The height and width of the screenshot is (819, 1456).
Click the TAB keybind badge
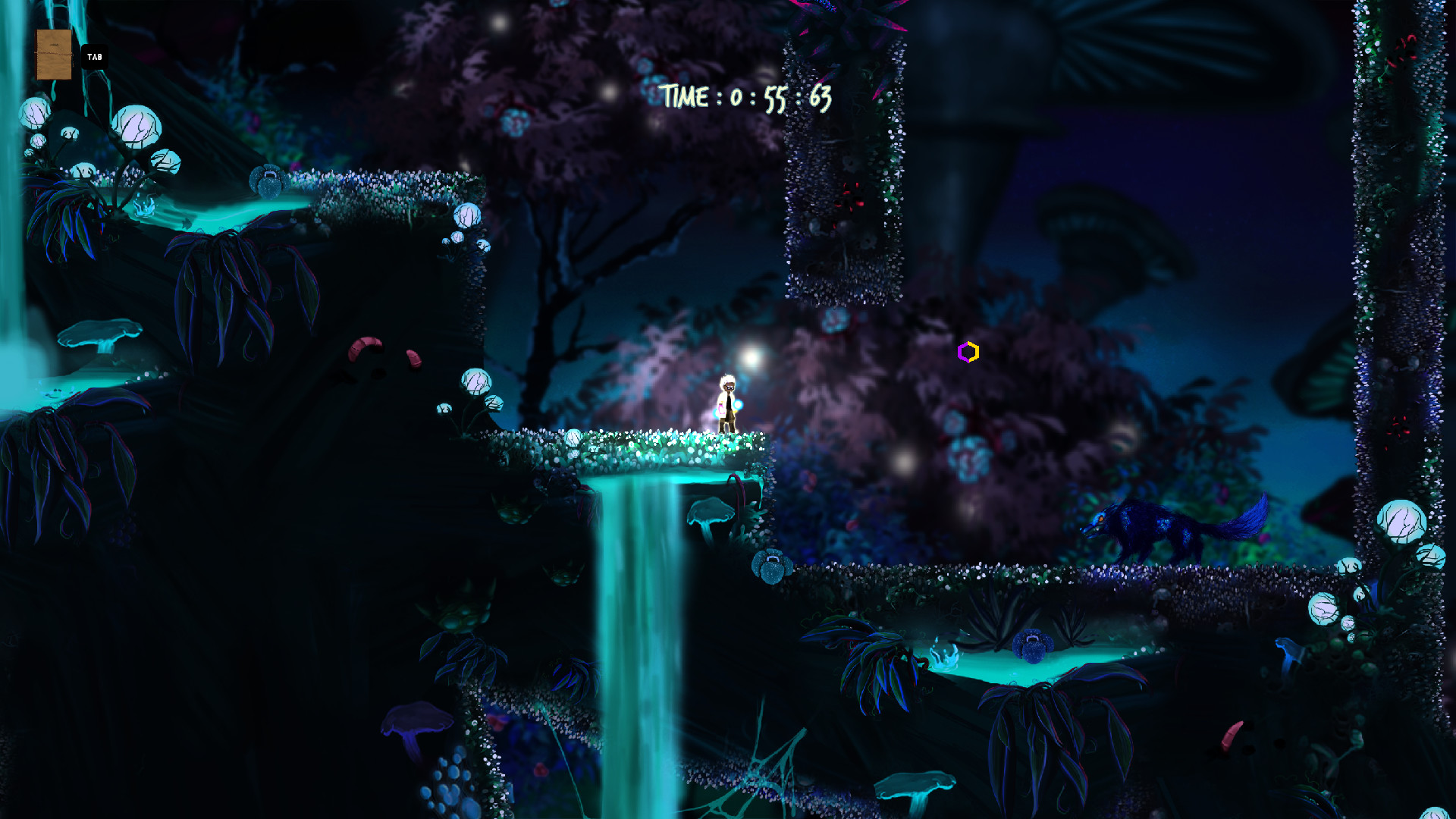pyautogui.click(x=94, y=56)
